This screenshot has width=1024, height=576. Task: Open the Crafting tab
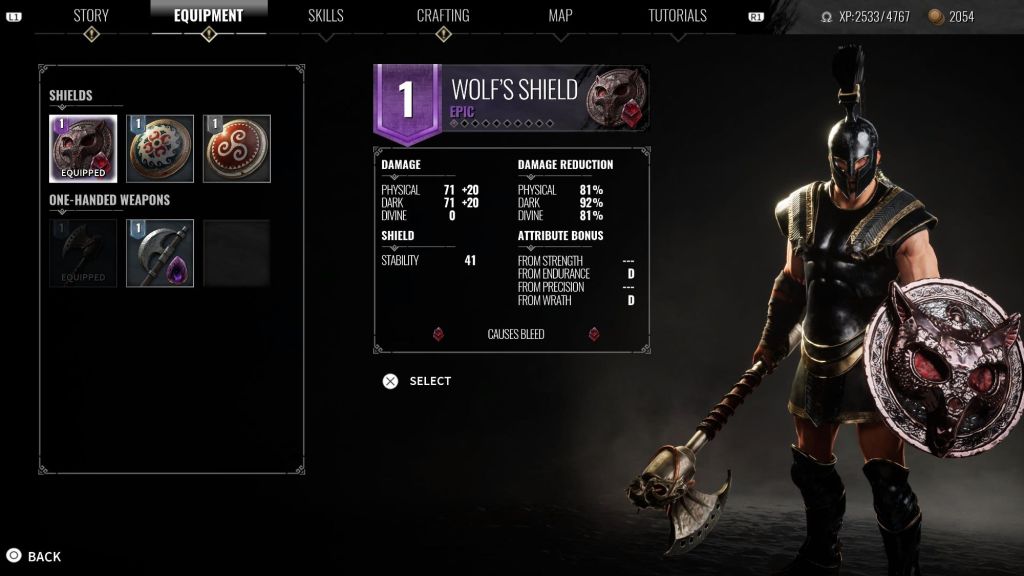(443, 16)
